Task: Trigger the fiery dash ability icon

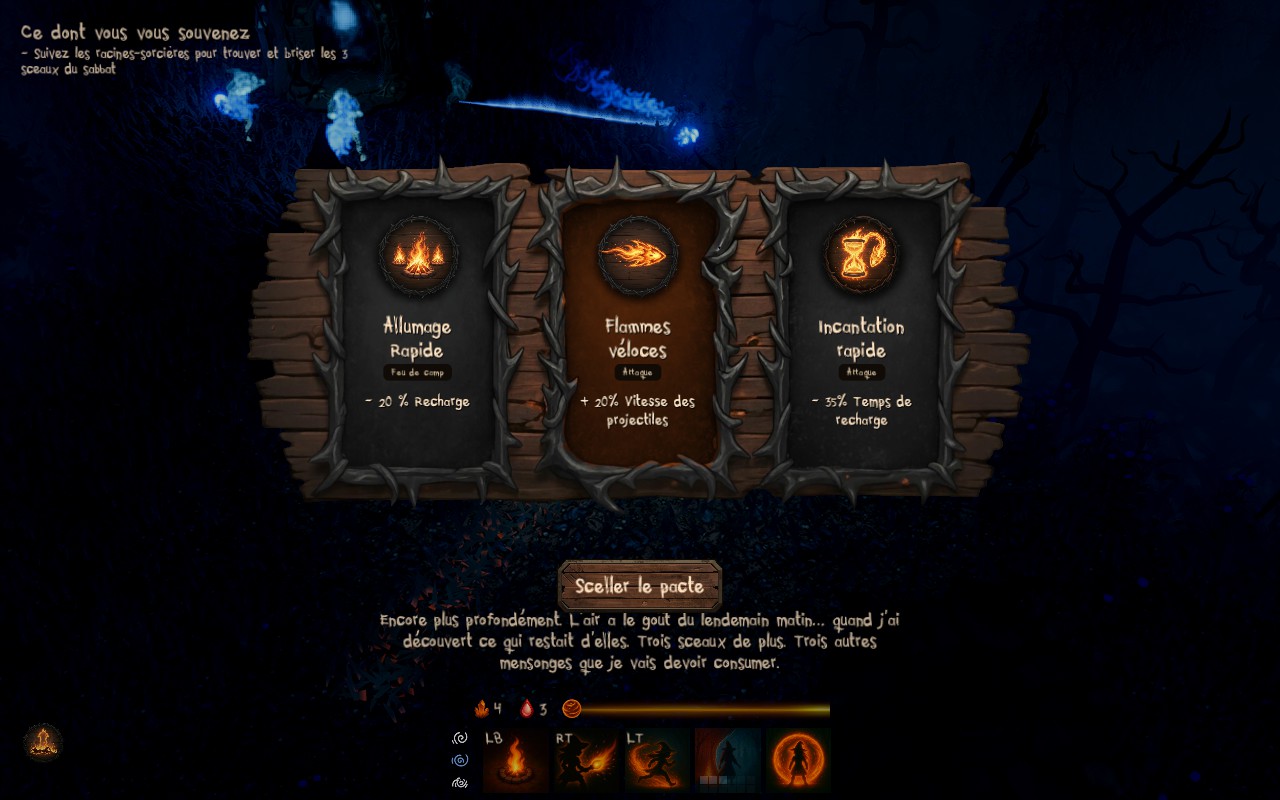Action: pos(657,761)
